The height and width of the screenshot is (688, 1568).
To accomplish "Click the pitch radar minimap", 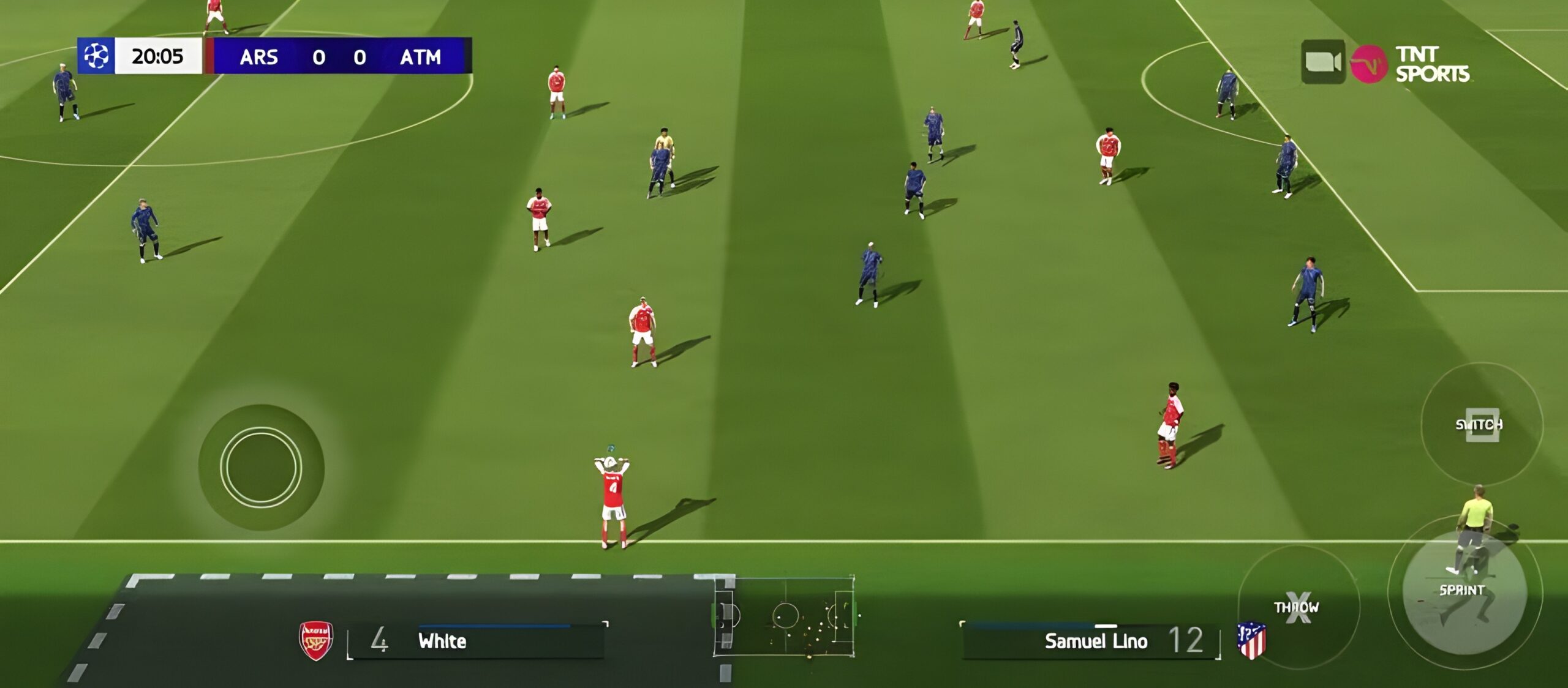I will coord(785,616).
